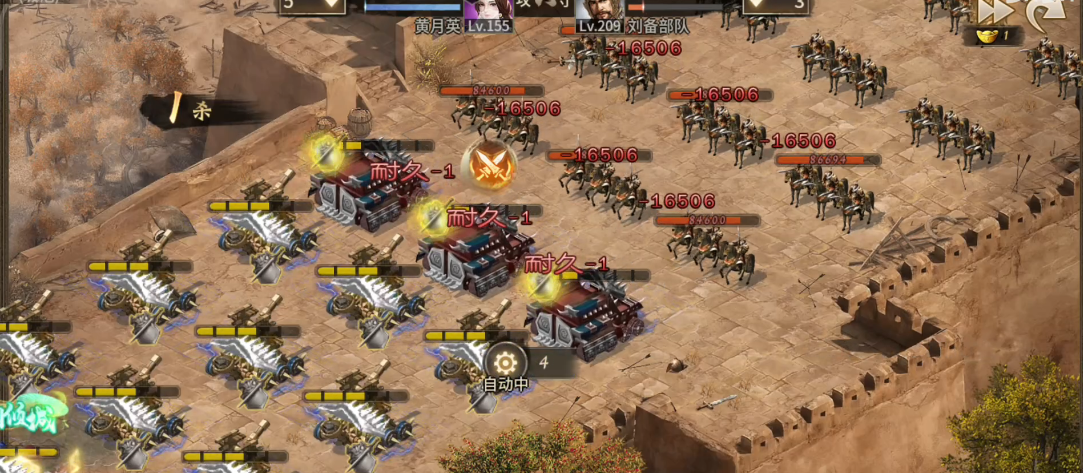1083x473 pixels.
Task: Tap the crossed-swords skill icon
Action: 492,165
